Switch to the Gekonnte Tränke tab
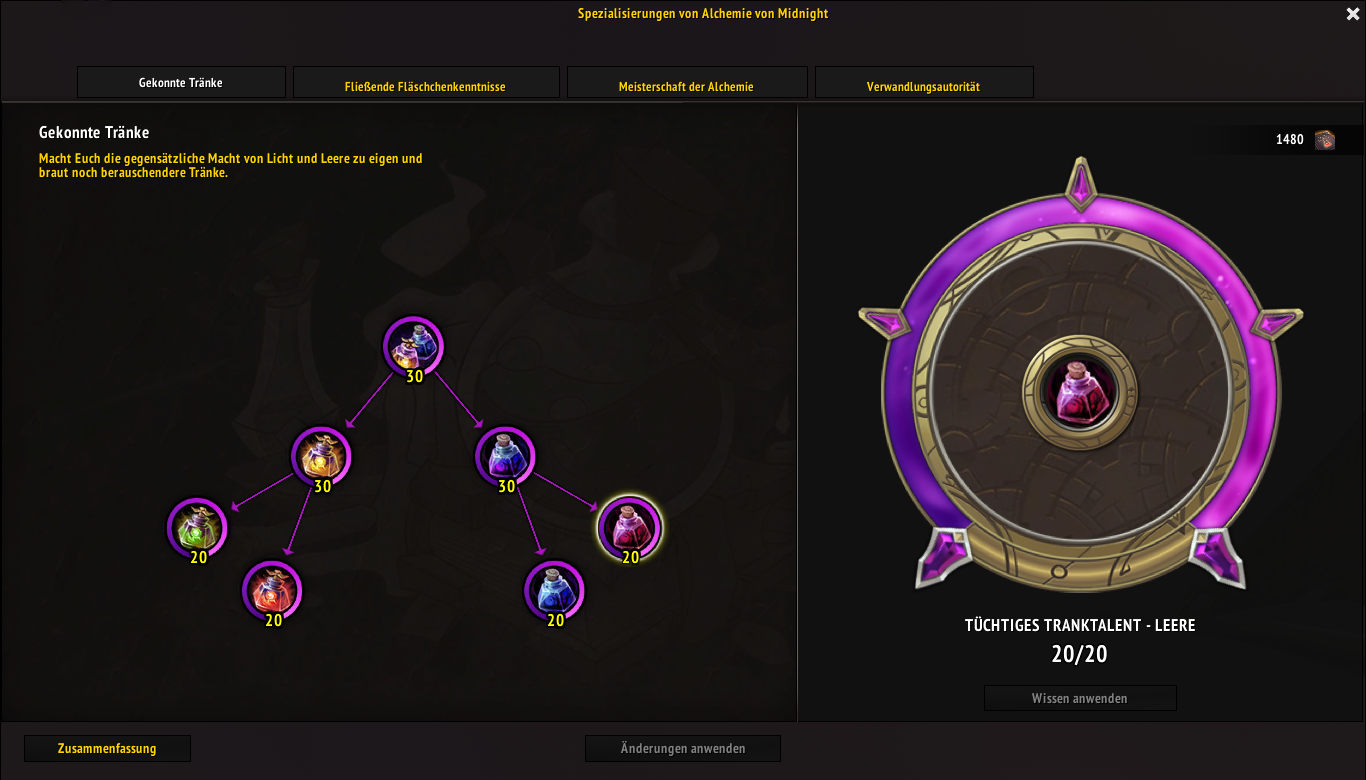The width and height of the screenshot is (1366, 780). pos(181,83)
